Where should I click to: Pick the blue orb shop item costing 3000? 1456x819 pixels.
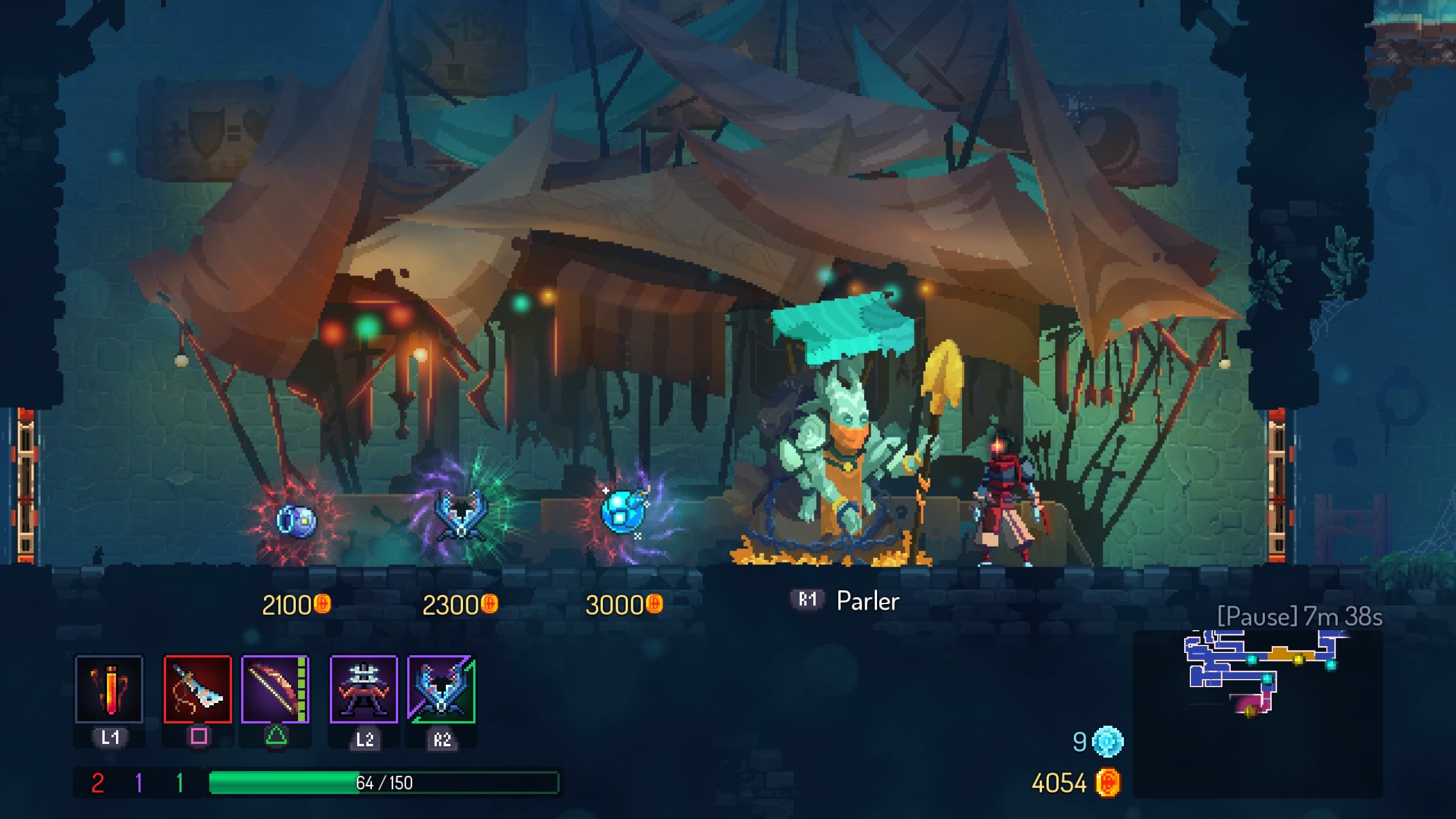tap(624, 512)
